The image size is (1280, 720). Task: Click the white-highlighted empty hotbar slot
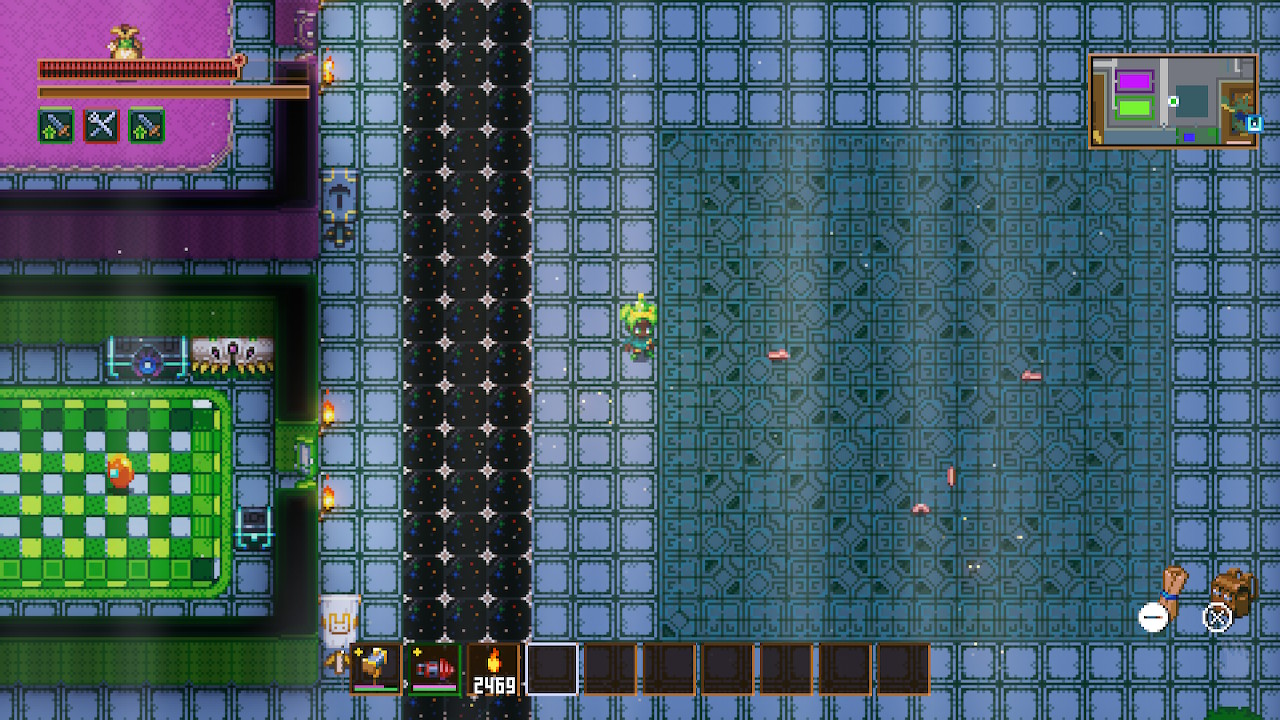coord(552,669)
